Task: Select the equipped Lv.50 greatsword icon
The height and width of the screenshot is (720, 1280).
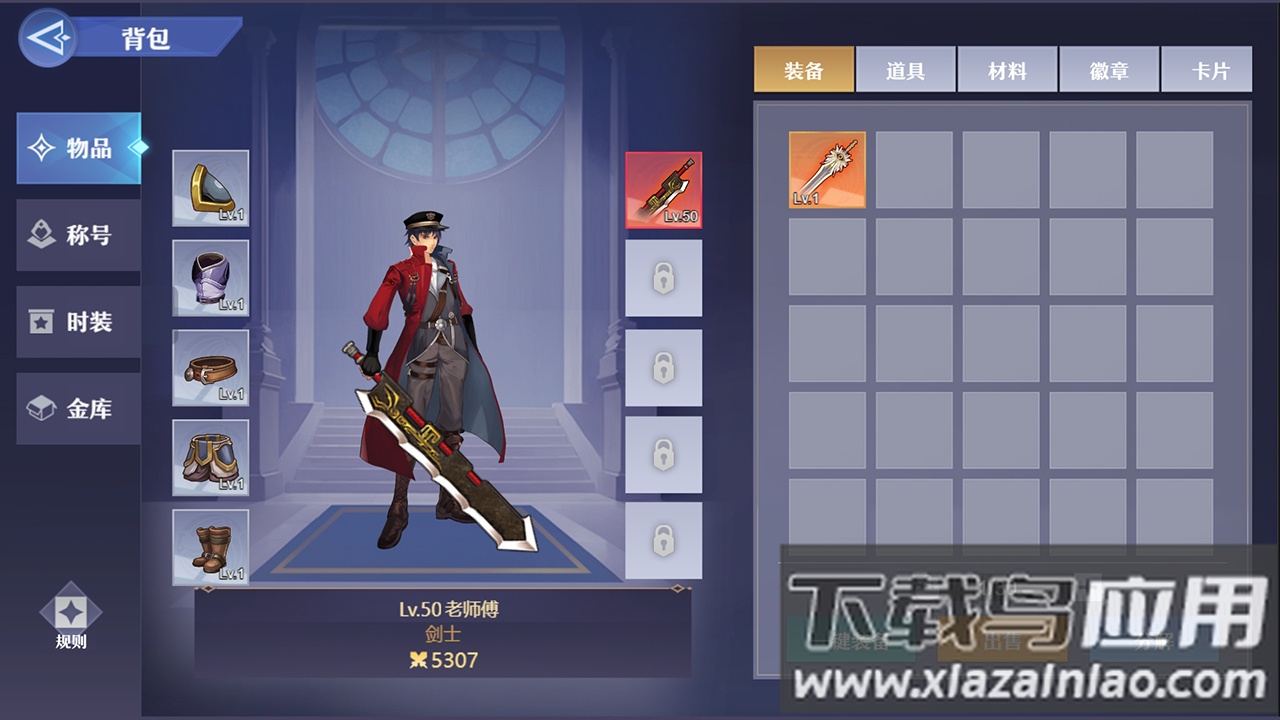Action: click(663, 190)
